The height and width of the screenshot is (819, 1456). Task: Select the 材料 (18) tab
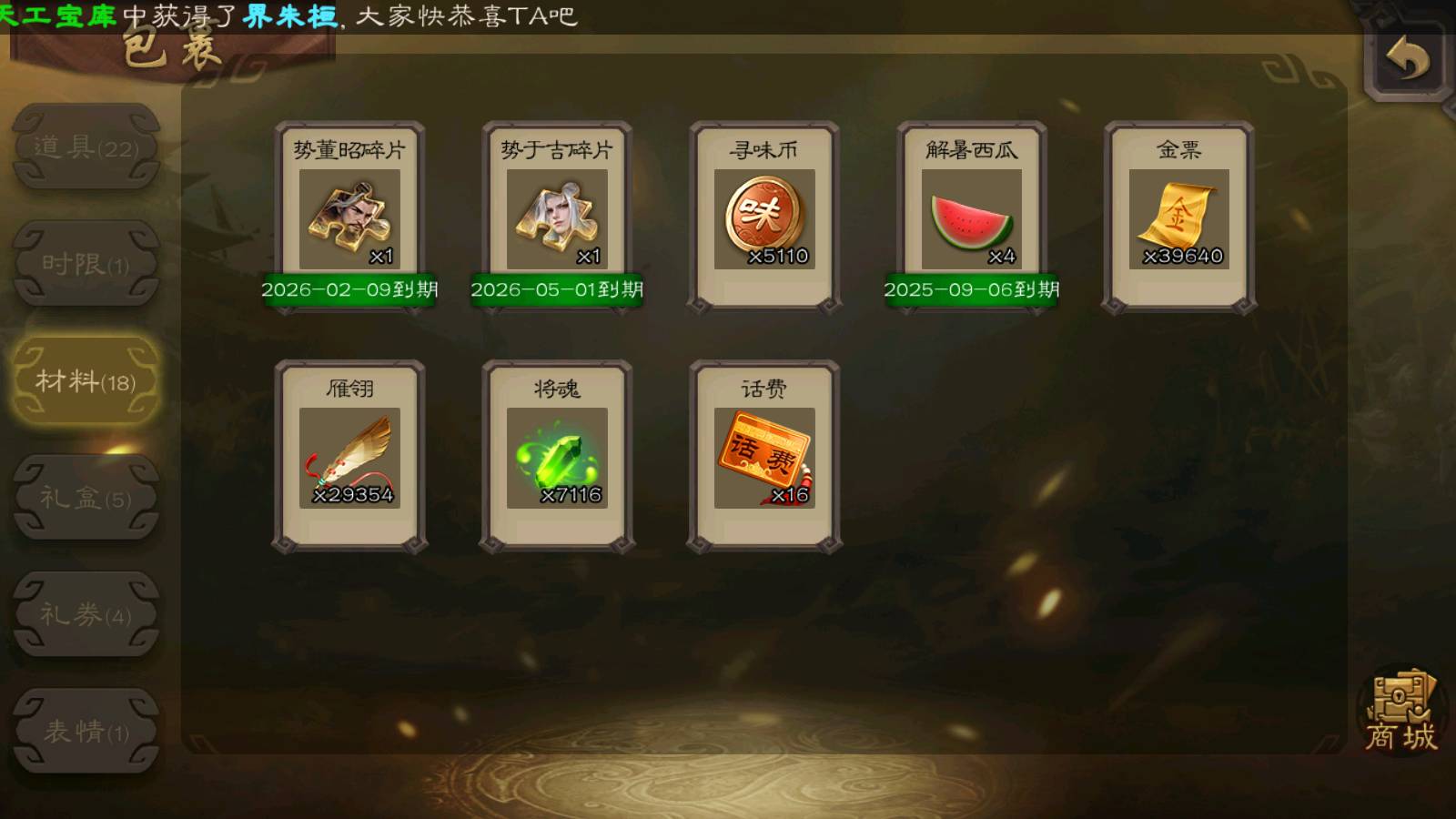pos(86,380)
